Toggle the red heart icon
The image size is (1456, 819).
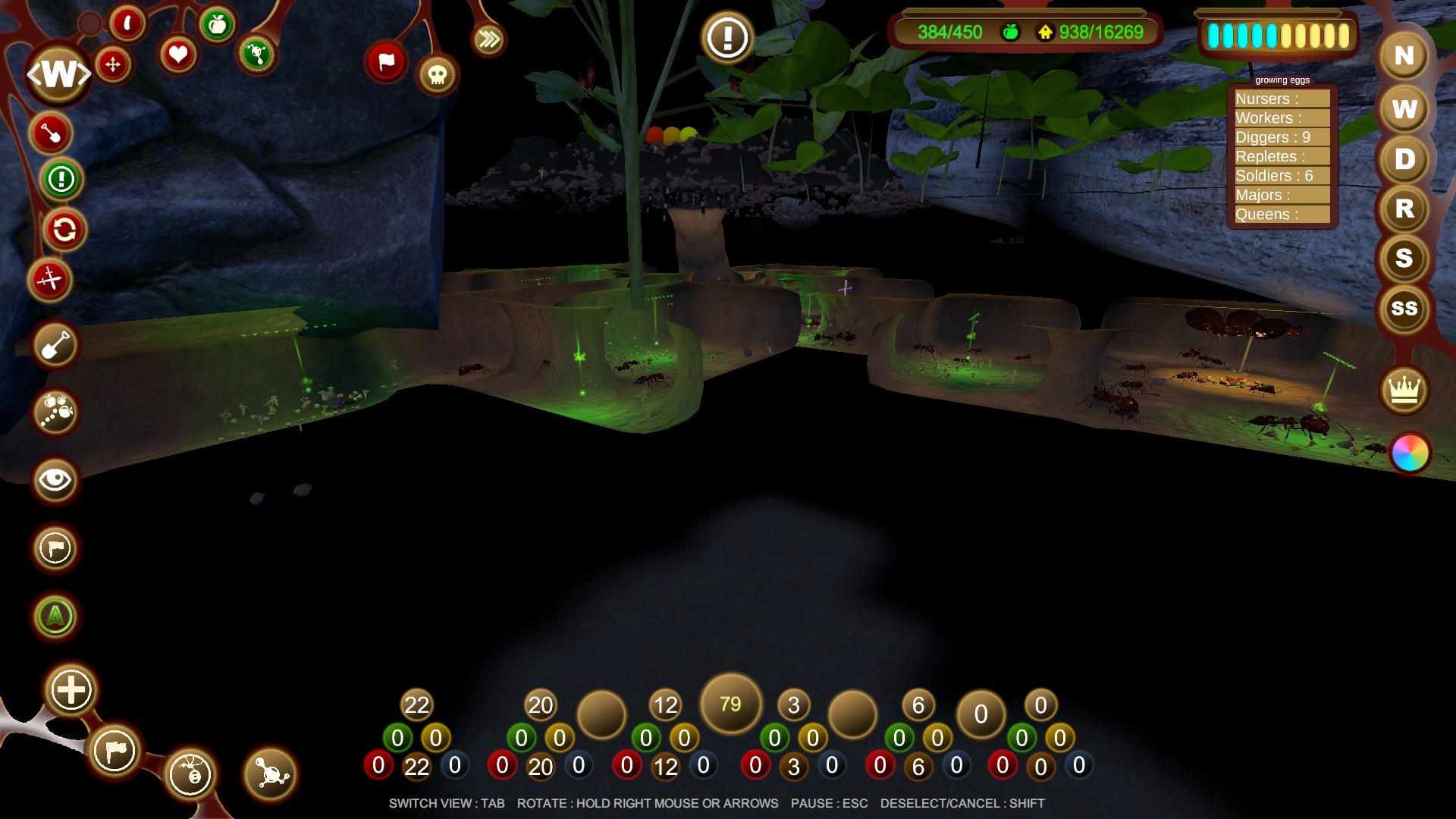click(x=178, y=55)
